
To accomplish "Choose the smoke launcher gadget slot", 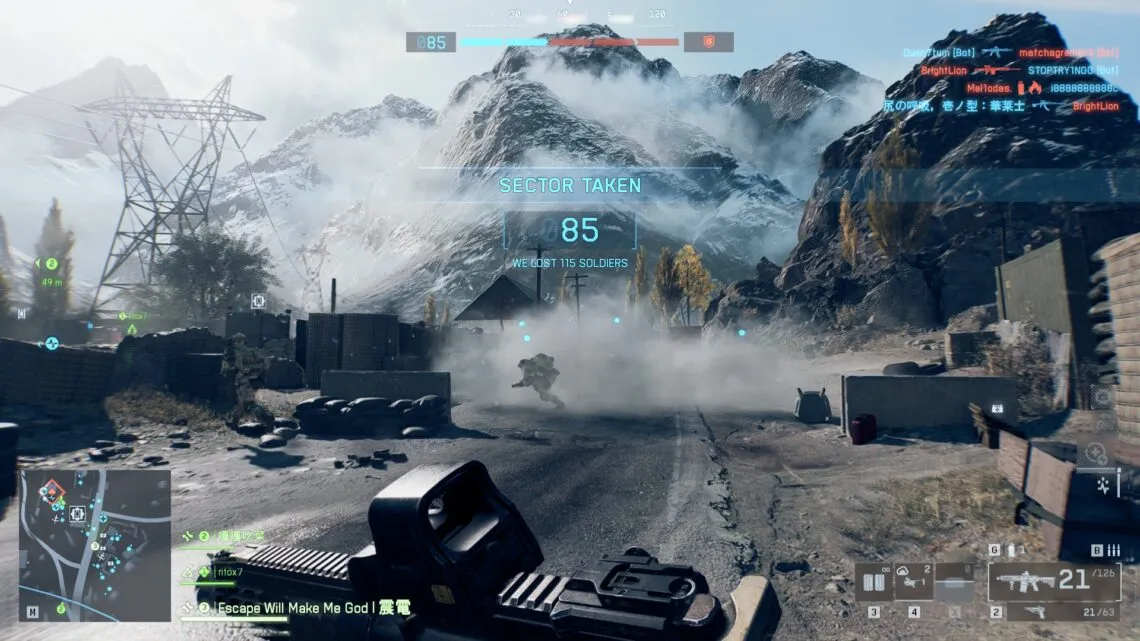I will [913, 582].
